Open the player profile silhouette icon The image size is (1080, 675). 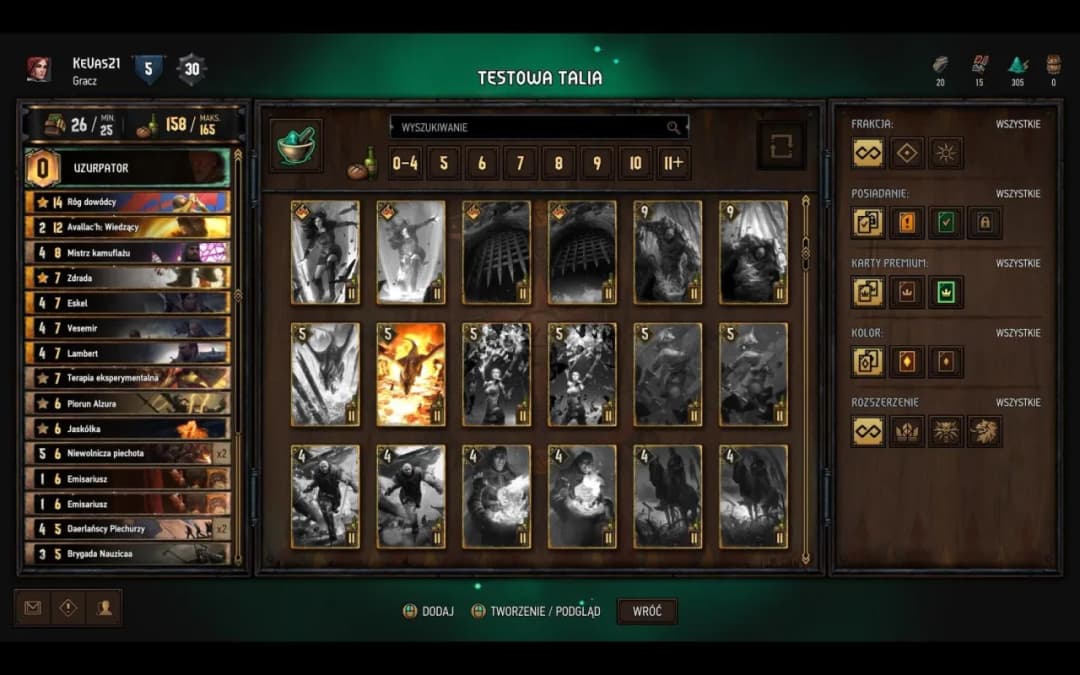pyautogui.click(x=104, y=607)
